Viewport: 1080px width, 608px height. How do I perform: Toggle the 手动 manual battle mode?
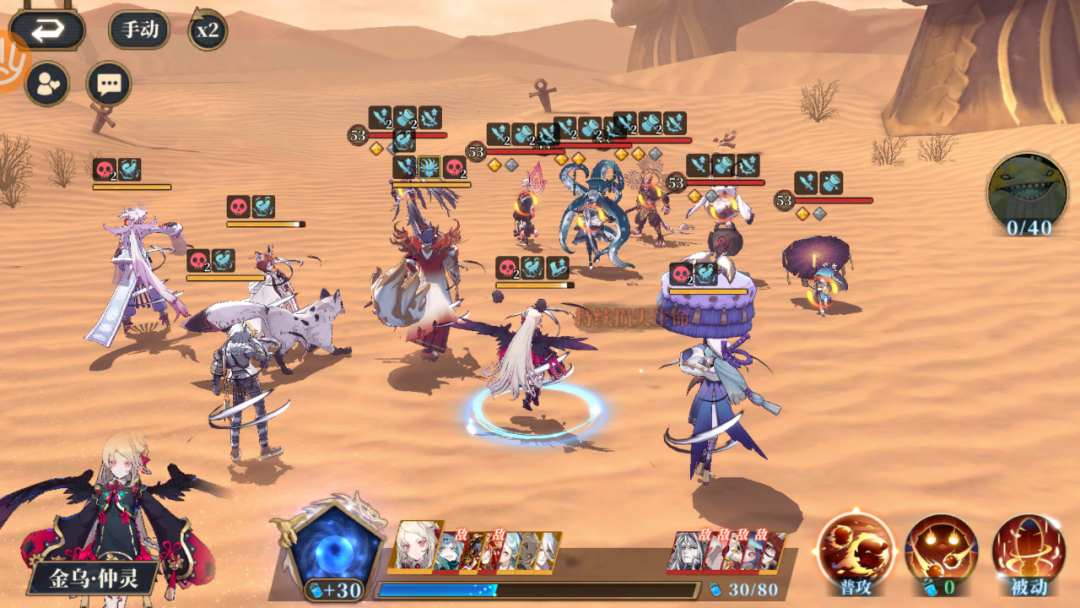click(140, 30)
